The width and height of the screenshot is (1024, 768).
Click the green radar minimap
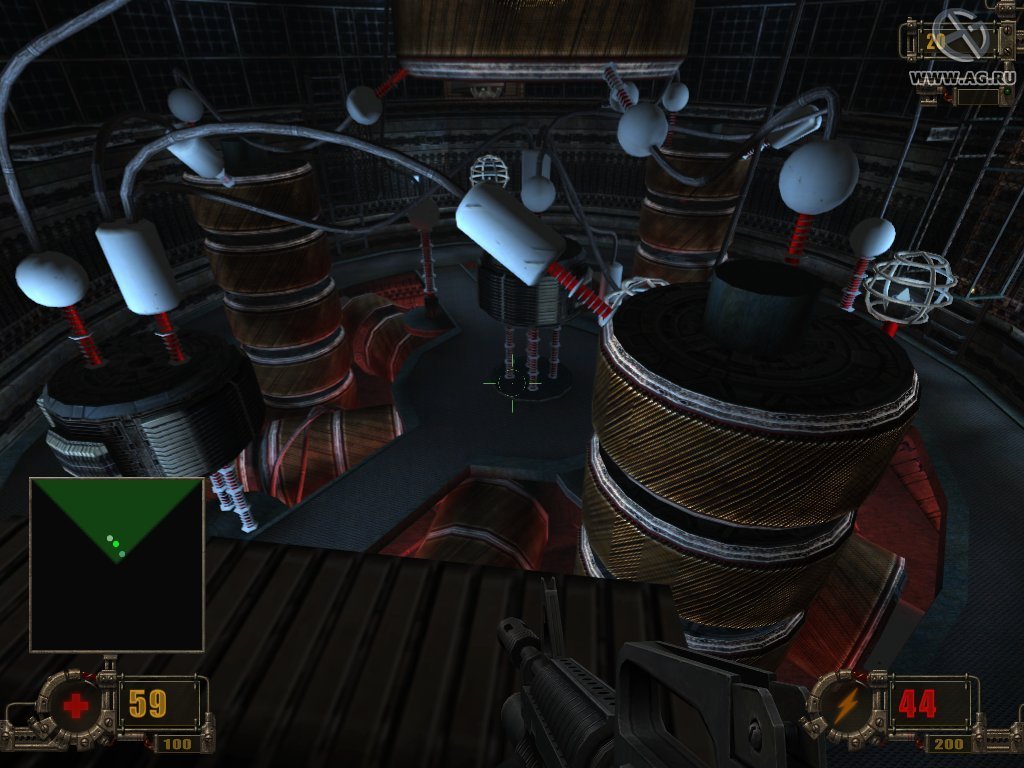point(117,564)
